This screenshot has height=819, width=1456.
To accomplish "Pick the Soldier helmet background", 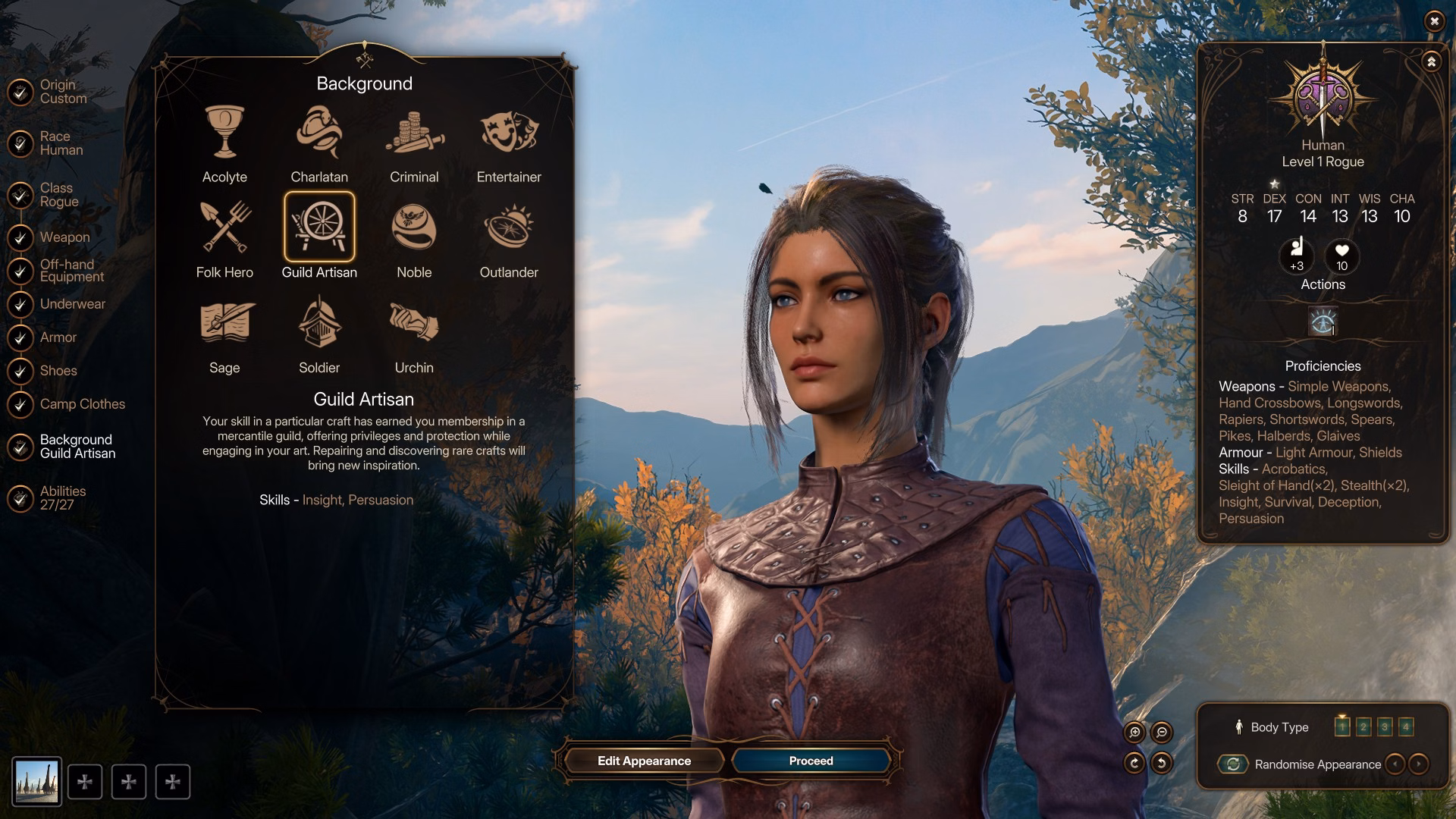I will [319, 323].
